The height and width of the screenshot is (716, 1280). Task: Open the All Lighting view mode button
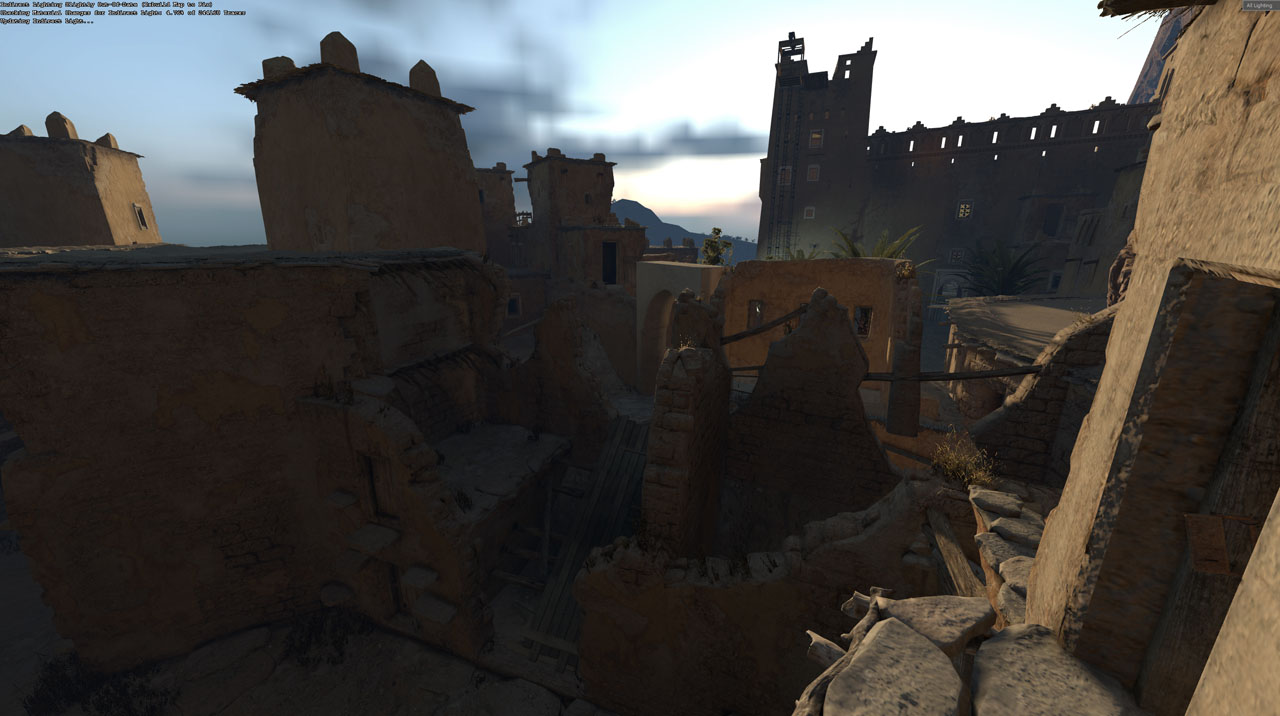[x=1258, y=6]
